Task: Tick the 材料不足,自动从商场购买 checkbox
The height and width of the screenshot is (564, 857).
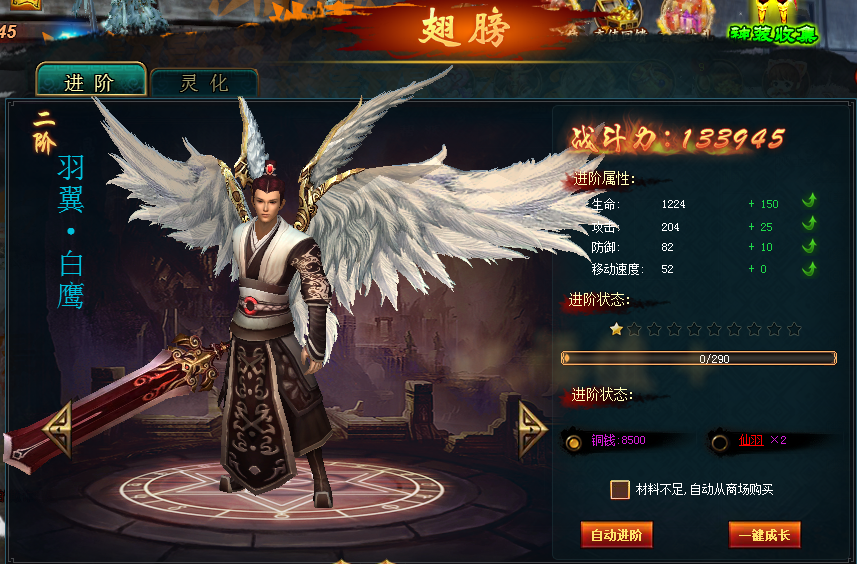Action: coord(620,489)
